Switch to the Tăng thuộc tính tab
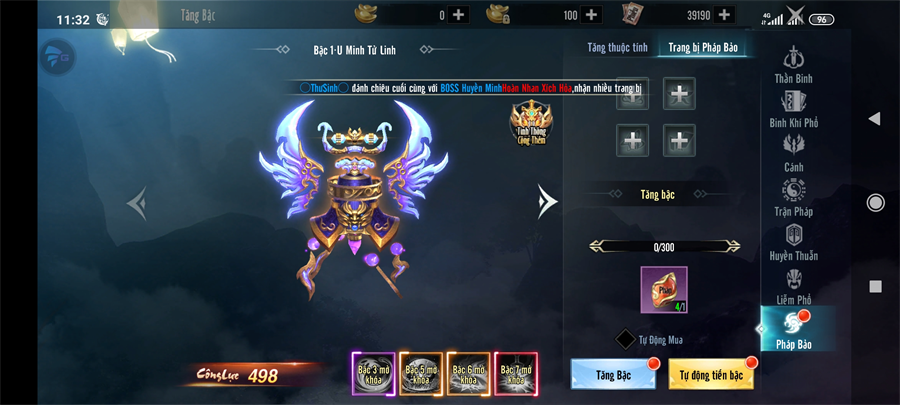Screen dimensions: 900x405 point(617,47)
